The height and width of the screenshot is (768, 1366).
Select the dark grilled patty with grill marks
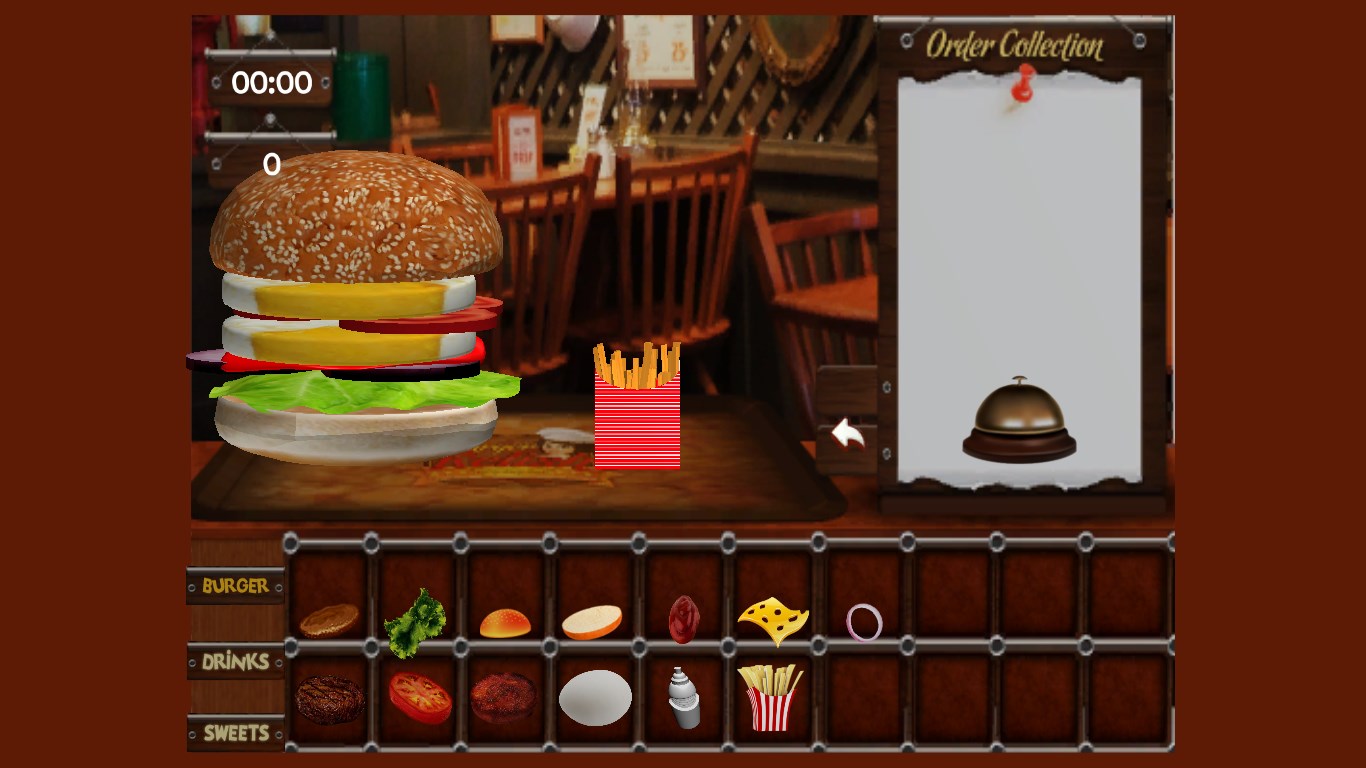(x=329, y=699)
